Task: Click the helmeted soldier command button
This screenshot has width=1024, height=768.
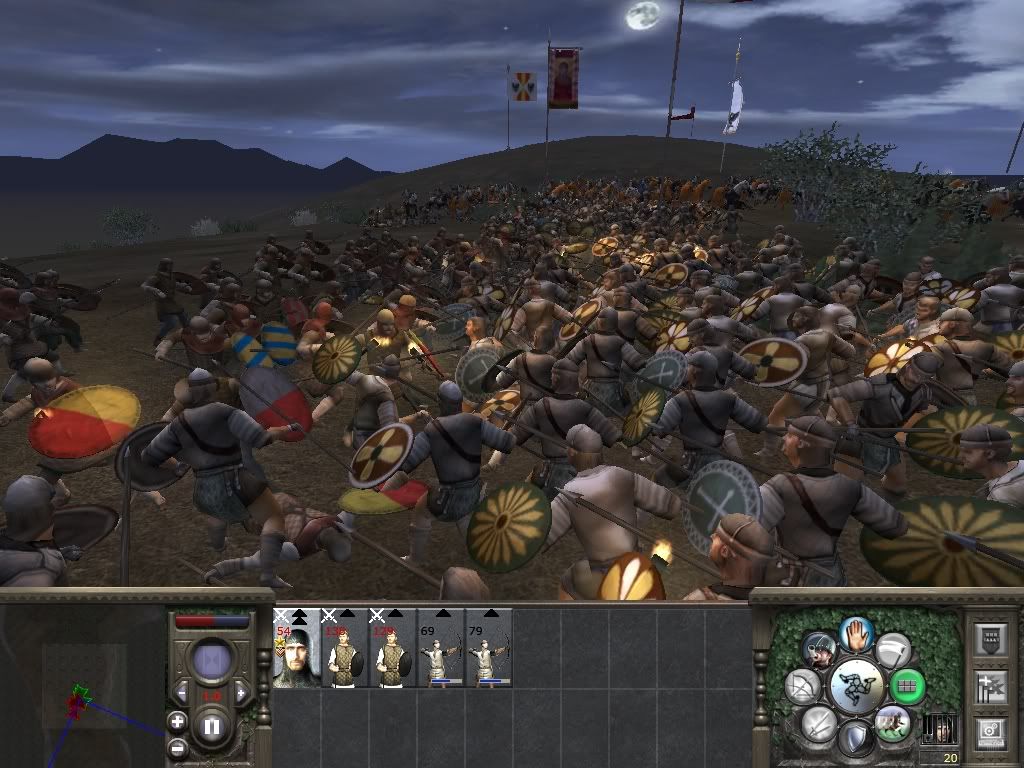Action: coord(819,650)
